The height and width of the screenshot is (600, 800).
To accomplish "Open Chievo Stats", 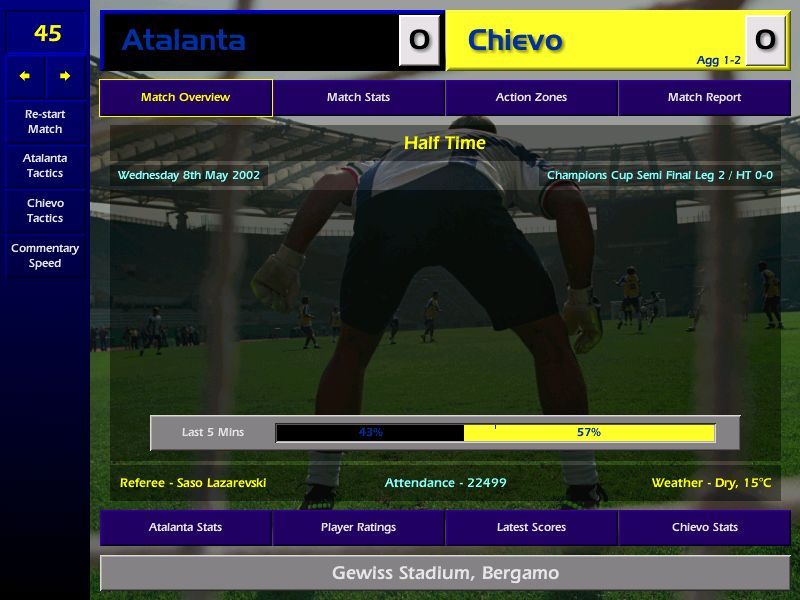I will [704, 527].
